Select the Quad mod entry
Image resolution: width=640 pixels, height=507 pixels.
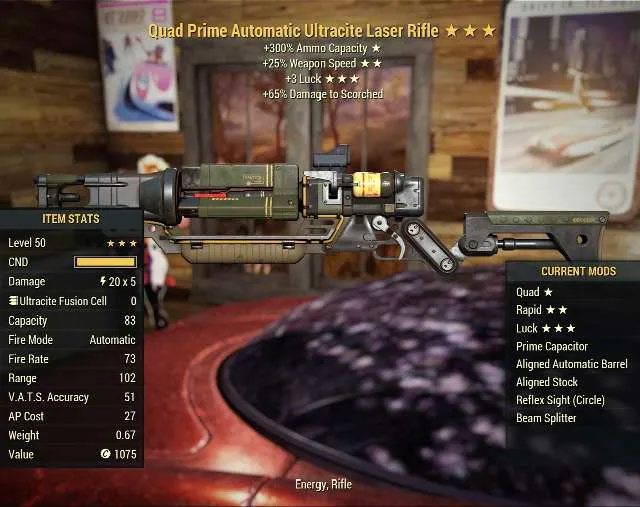(x=534, y=292)
